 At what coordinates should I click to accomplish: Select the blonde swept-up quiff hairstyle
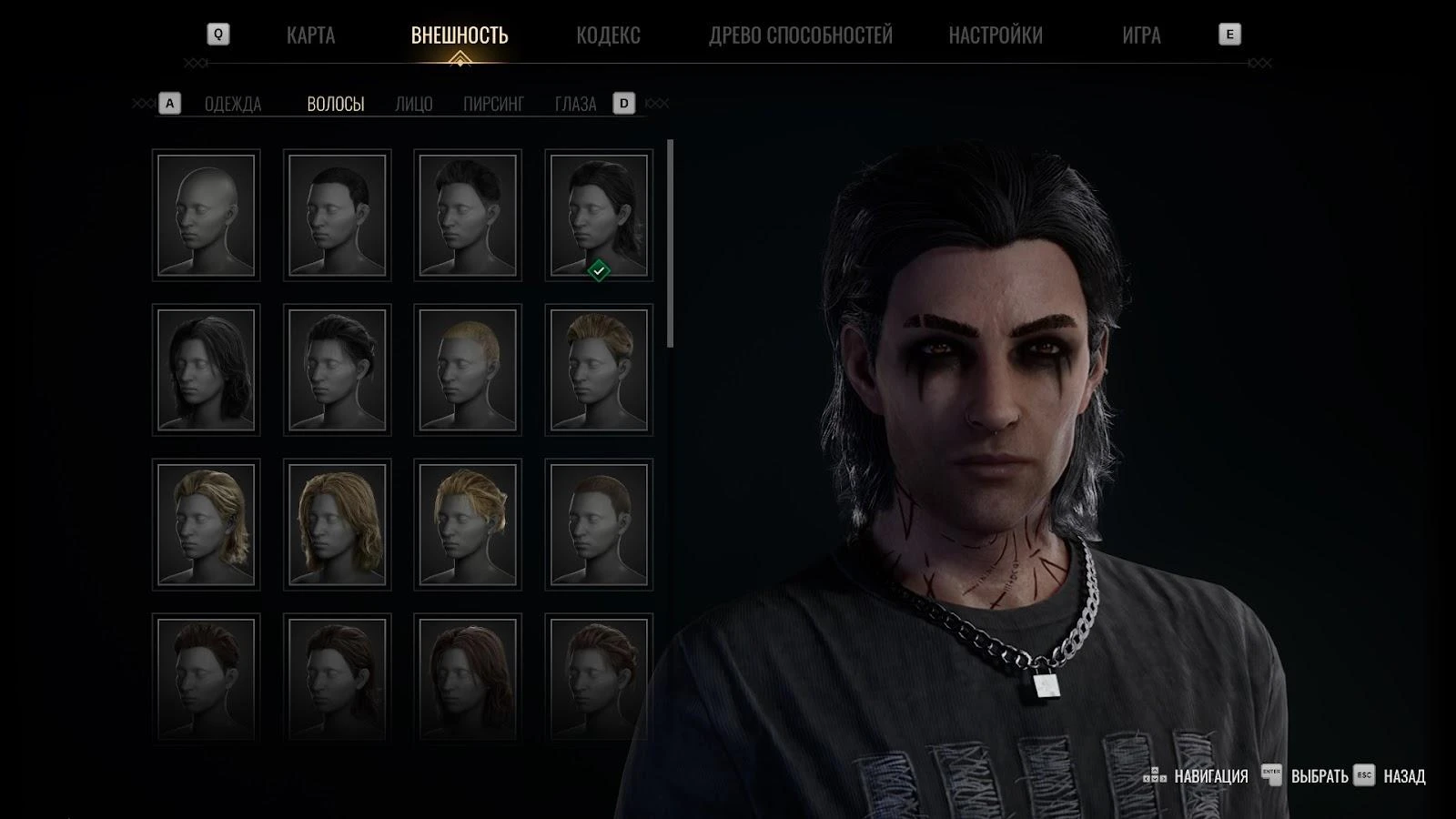[x=599, y=369]
